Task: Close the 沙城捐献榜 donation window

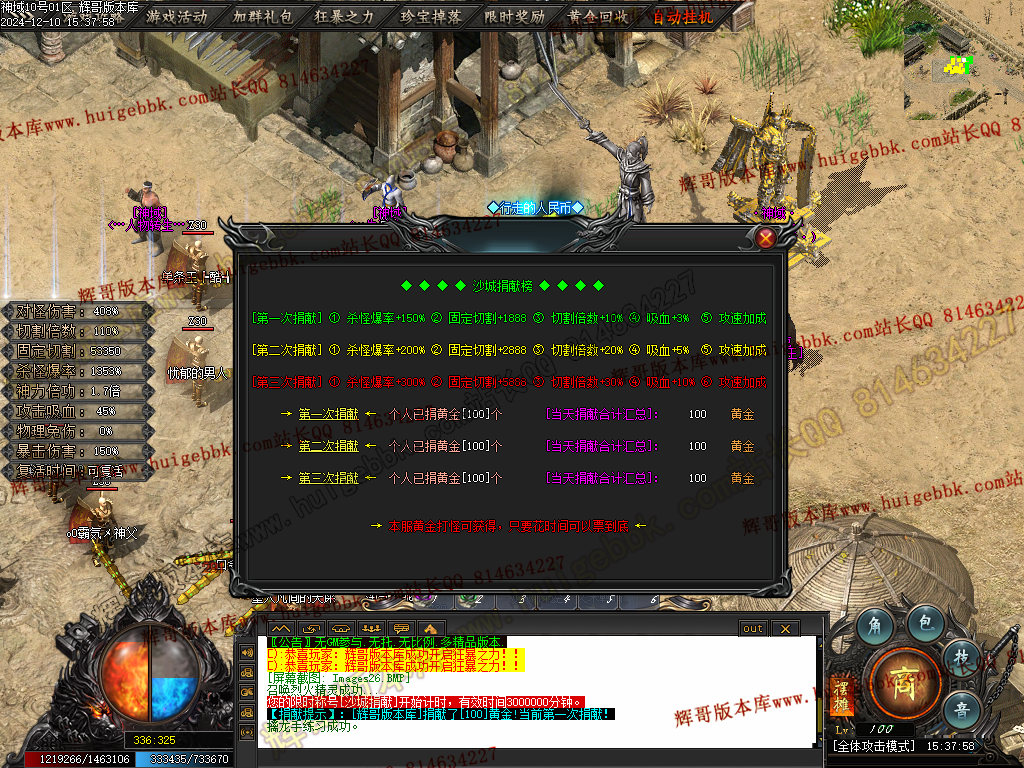Action: (766, 238)
